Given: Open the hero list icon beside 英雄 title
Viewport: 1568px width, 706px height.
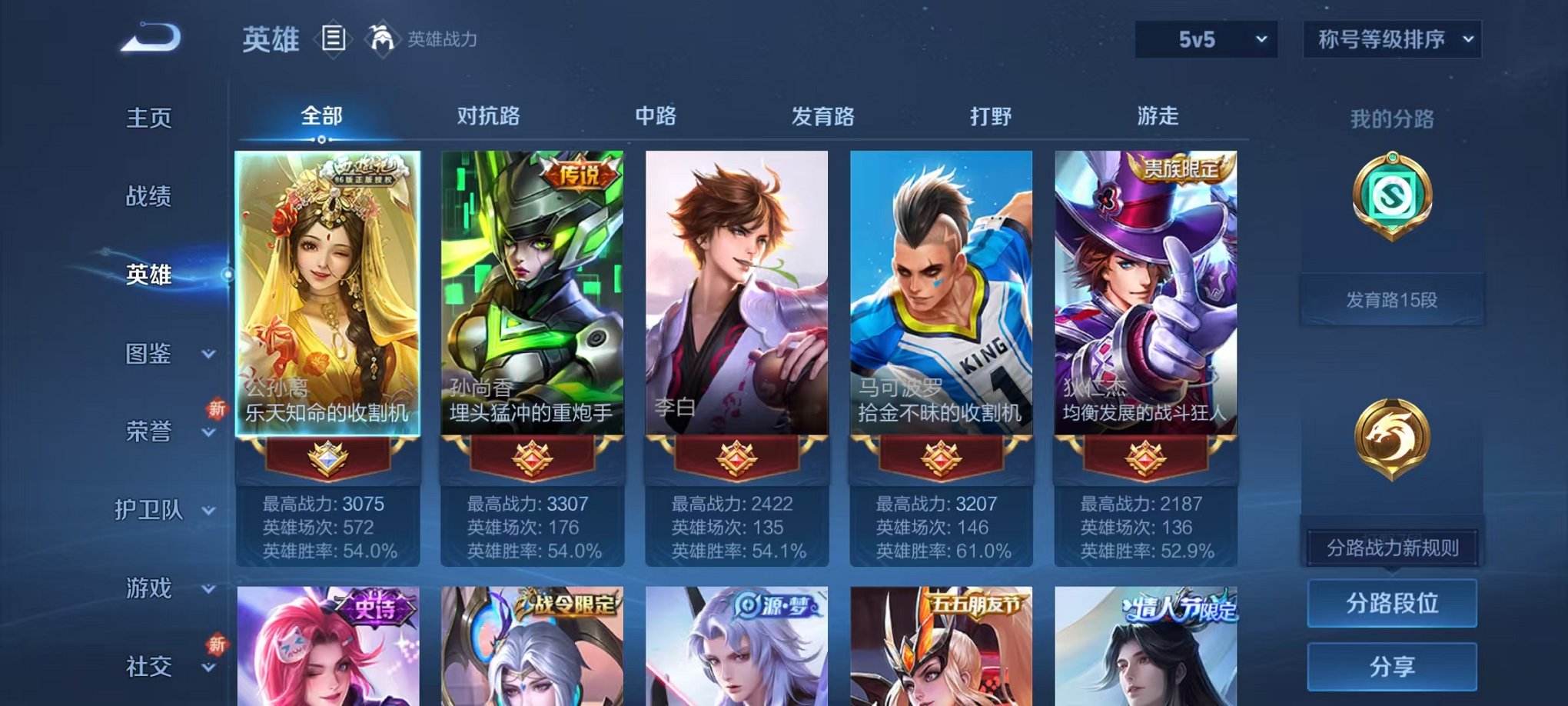Looking at the screenshot, I should tap(334, 37).
